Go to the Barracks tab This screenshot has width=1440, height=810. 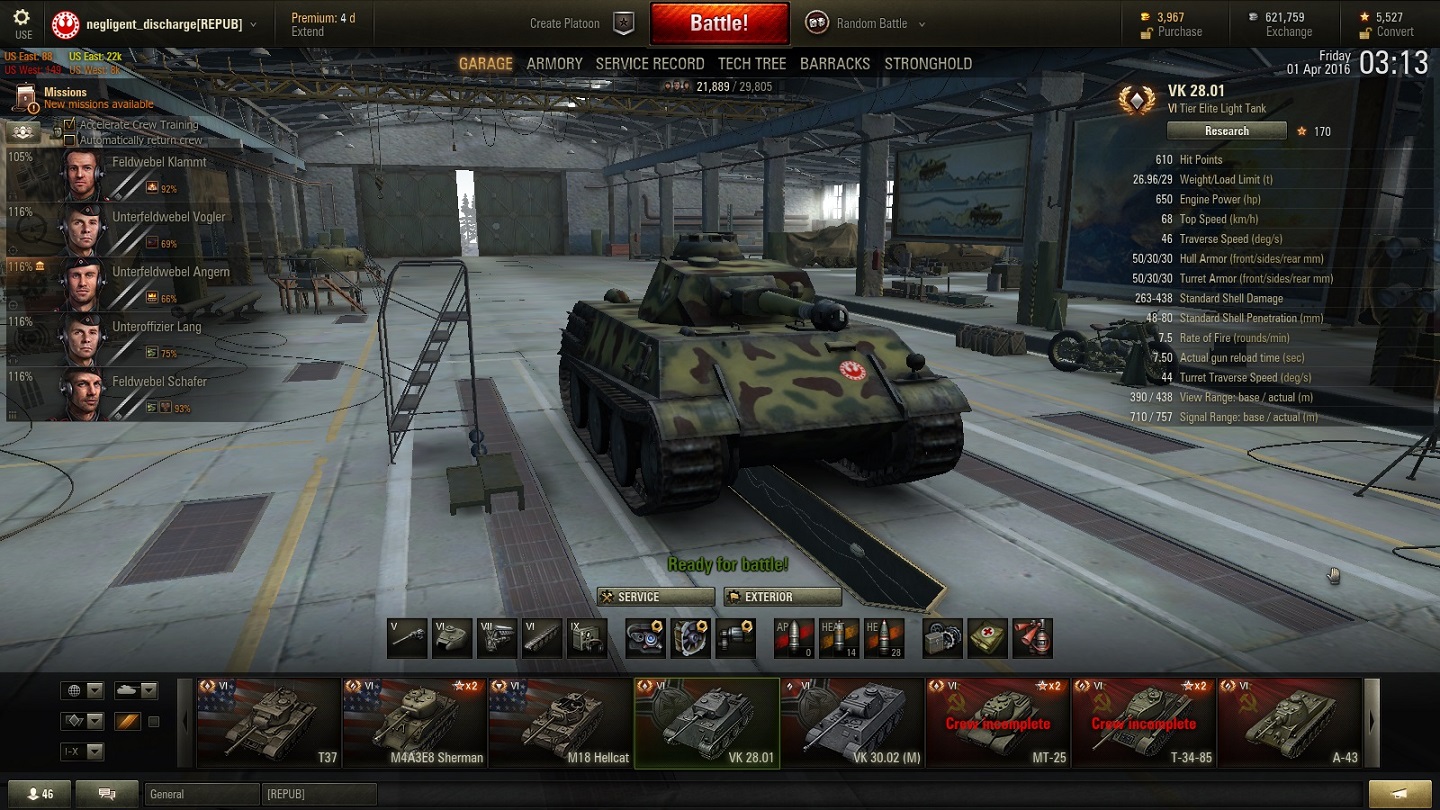coord(835,63)
